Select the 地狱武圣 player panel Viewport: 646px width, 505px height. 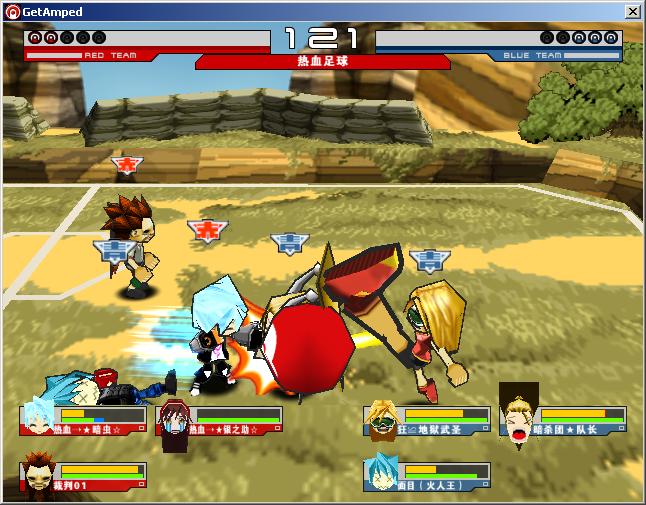point(428,420)
